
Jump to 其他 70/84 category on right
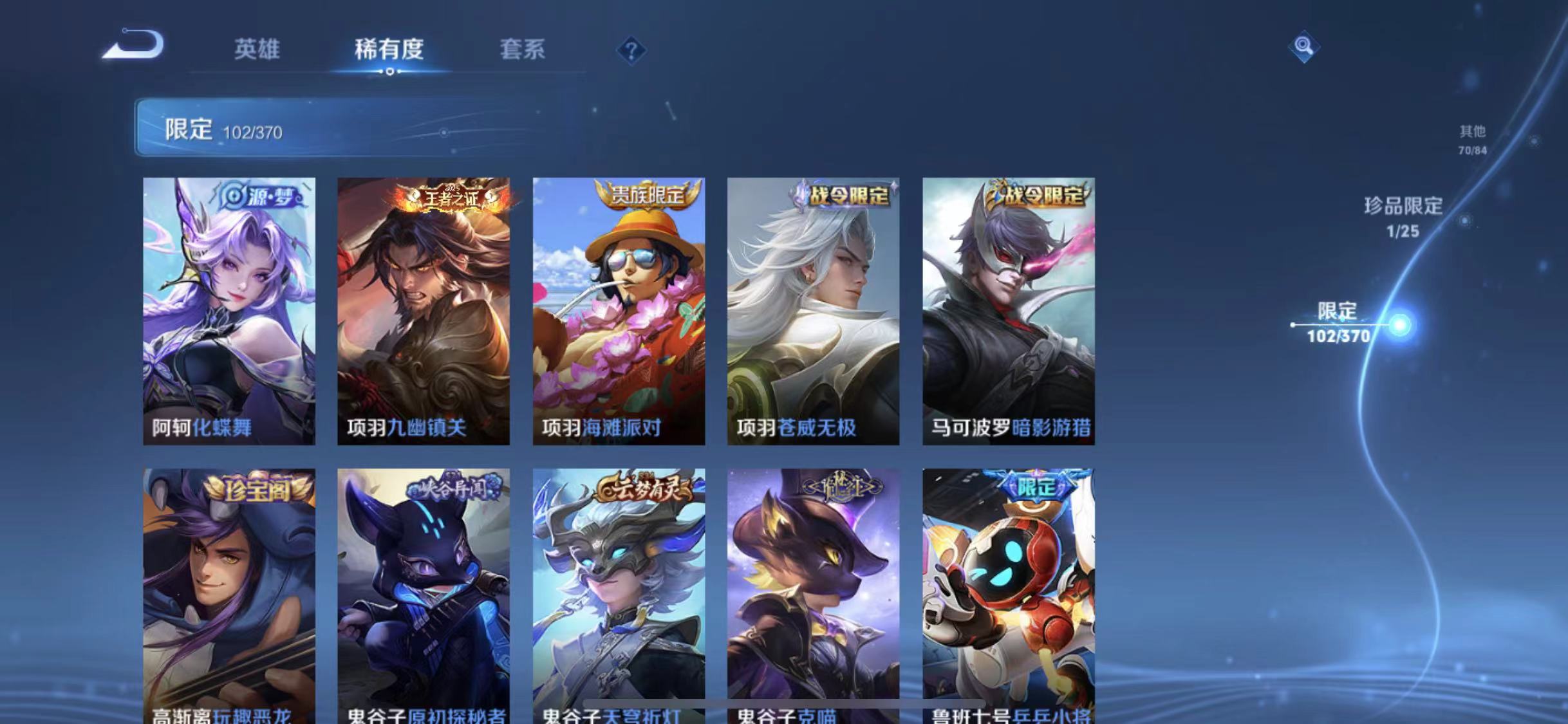(x=1471, y=139)
